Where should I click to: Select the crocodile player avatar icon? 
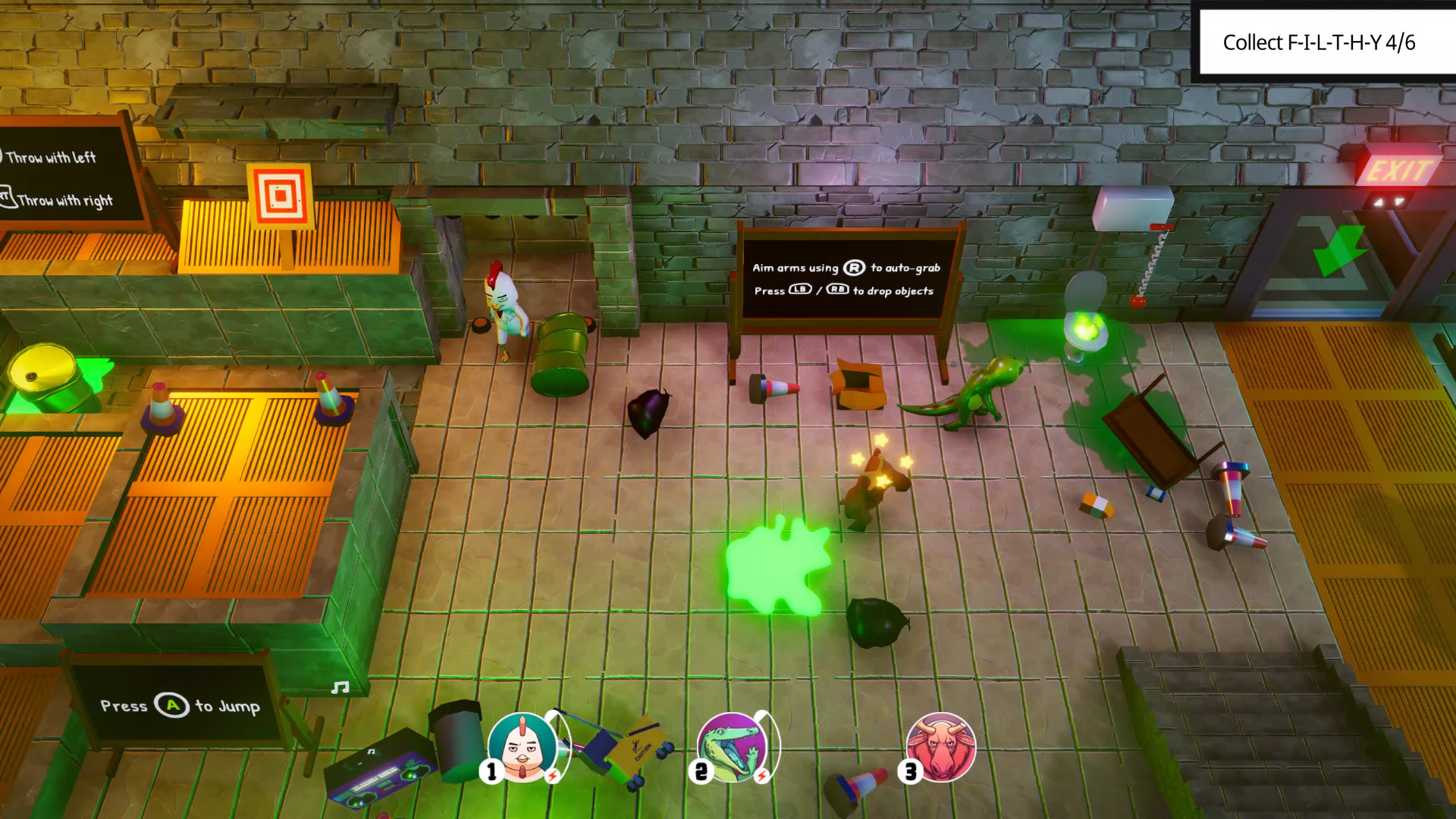coord(733,747)
